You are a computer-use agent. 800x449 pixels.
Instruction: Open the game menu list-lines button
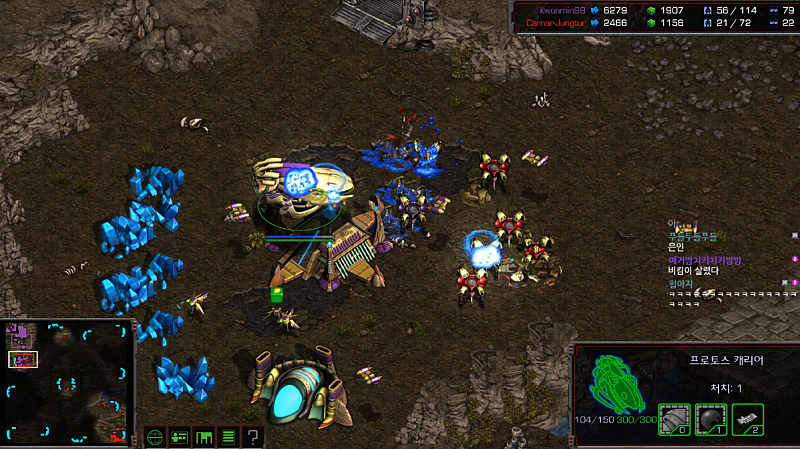click(x=228, y=436)
